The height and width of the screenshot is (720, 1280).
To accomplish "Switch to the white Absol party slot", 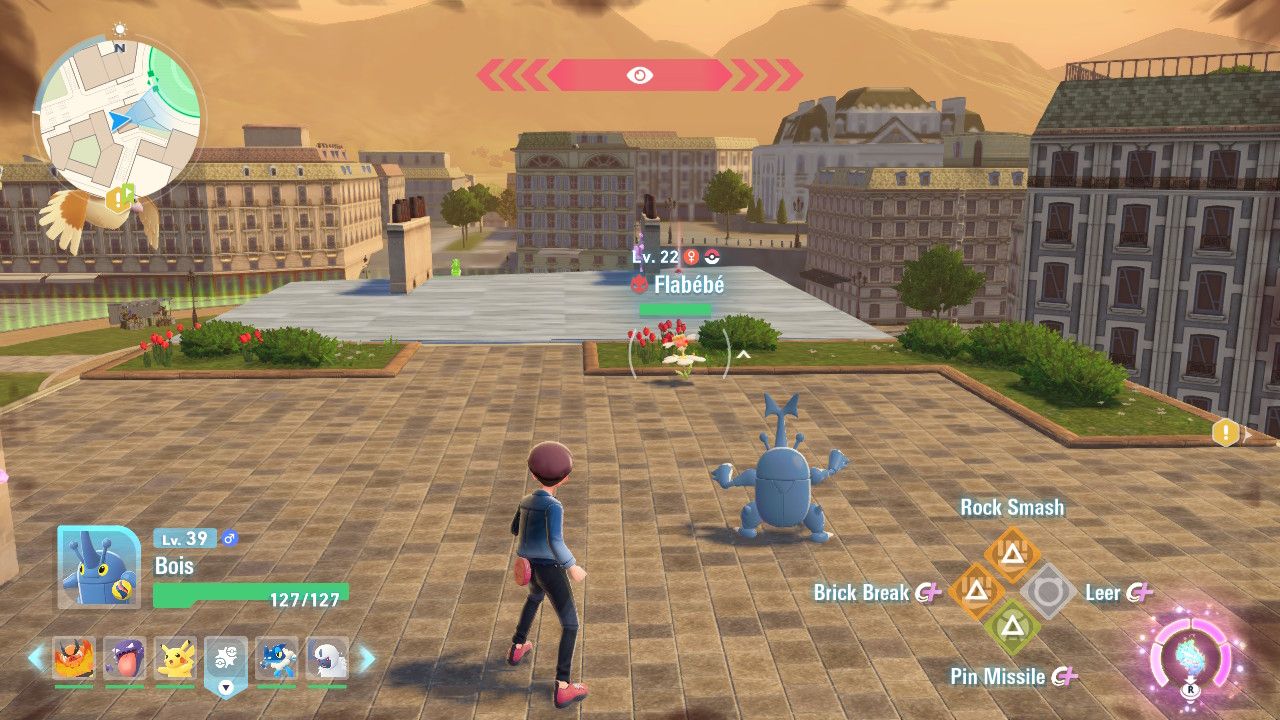I will coord(328,657).
